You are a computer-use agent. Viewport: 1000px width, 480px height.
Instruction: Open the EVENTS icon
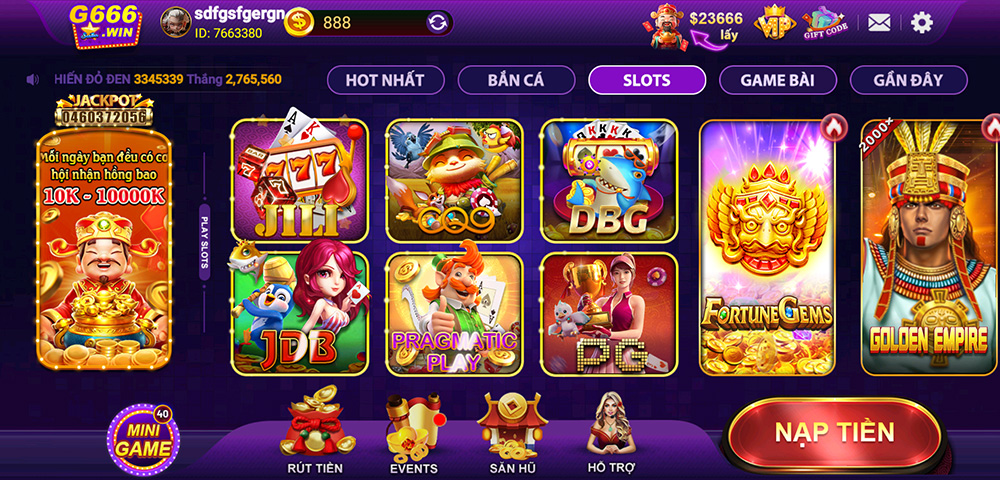pyautogui.click(x=413, y=432)
